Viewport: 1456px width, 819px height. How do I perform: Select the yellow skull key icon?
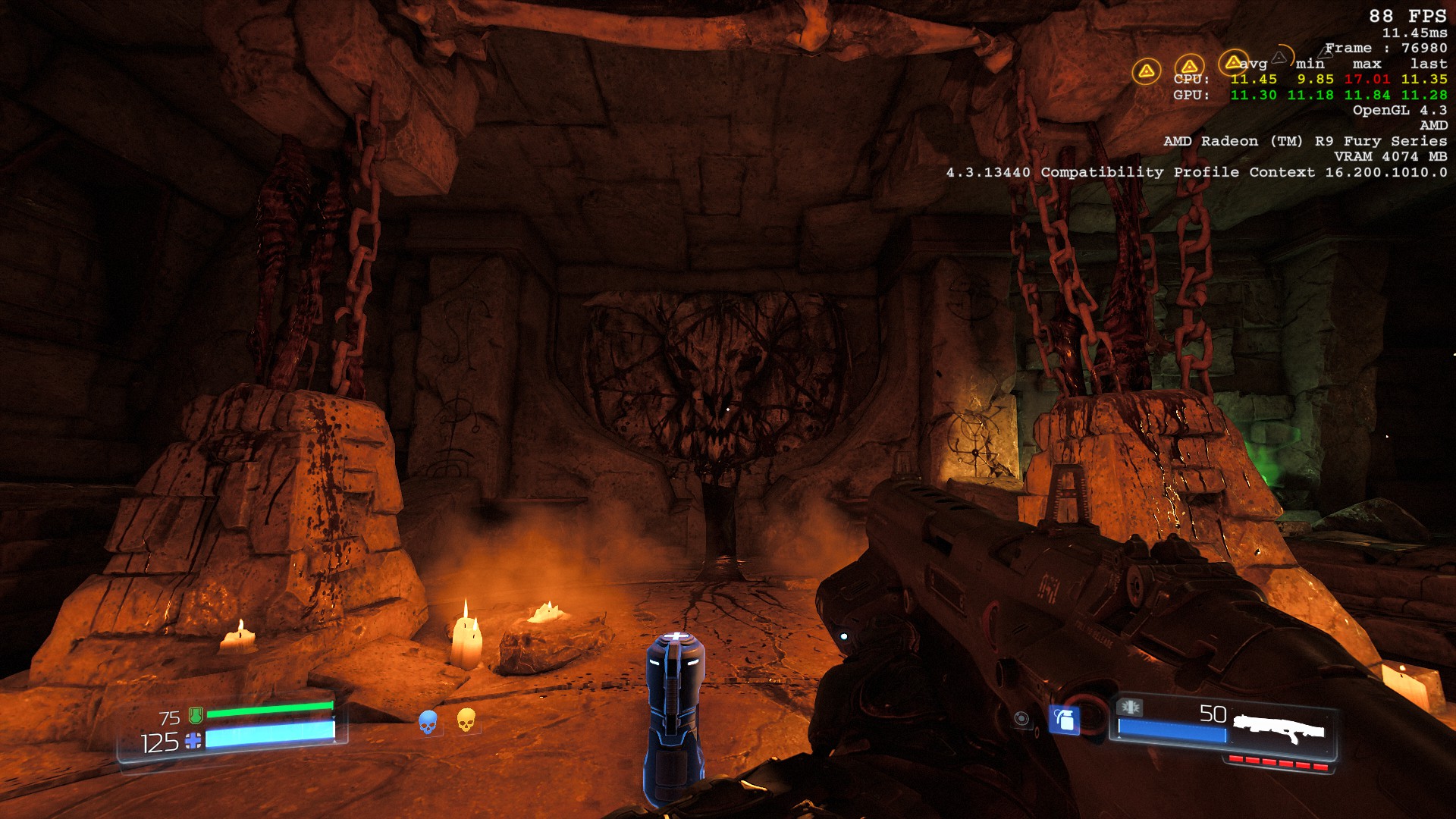[466, 720]
